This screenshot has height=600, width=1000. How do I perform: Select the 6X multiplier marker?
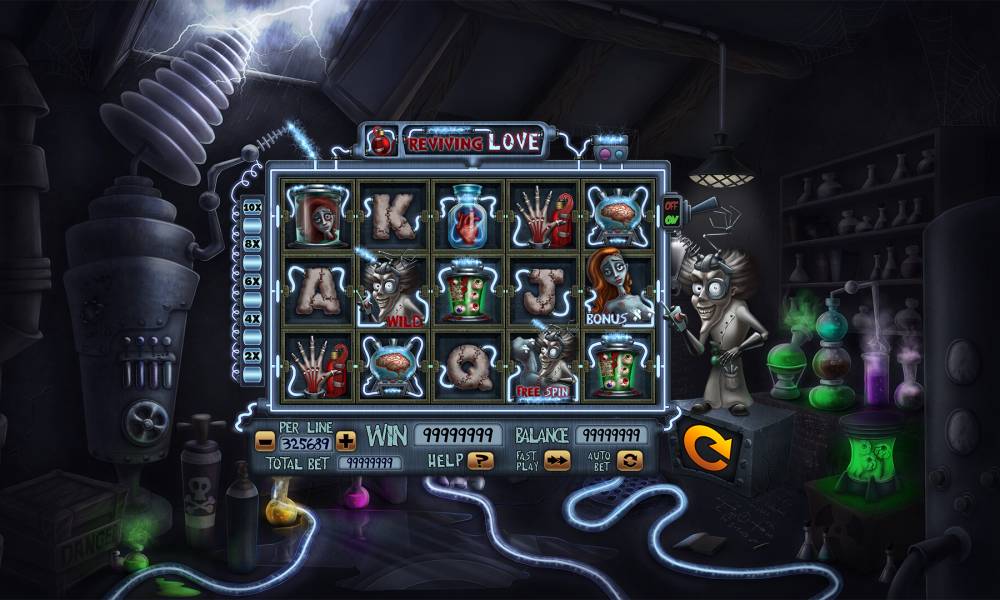tap(252, 282)
